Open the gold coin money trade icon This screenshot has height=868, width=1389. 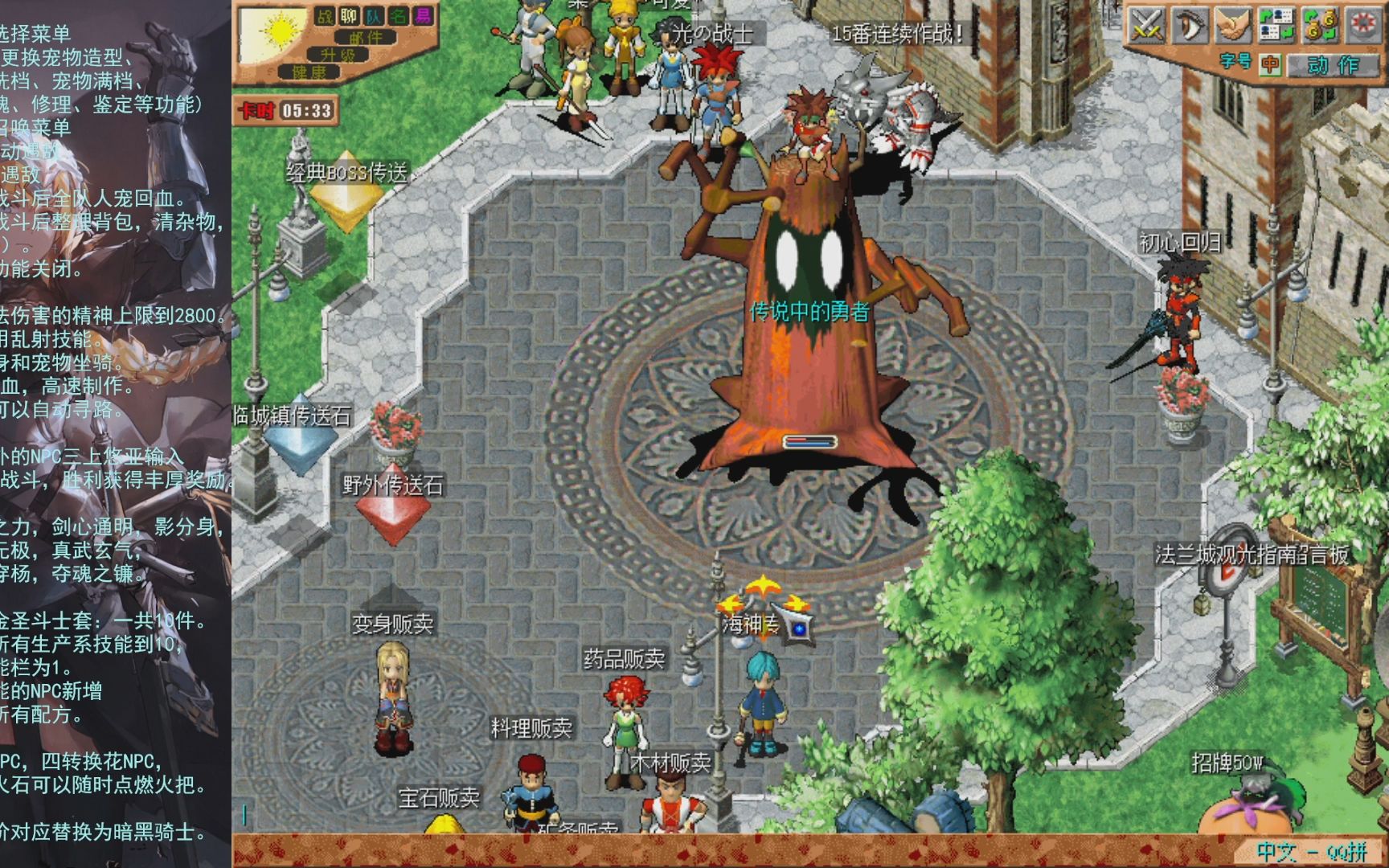coord(1321,25)
